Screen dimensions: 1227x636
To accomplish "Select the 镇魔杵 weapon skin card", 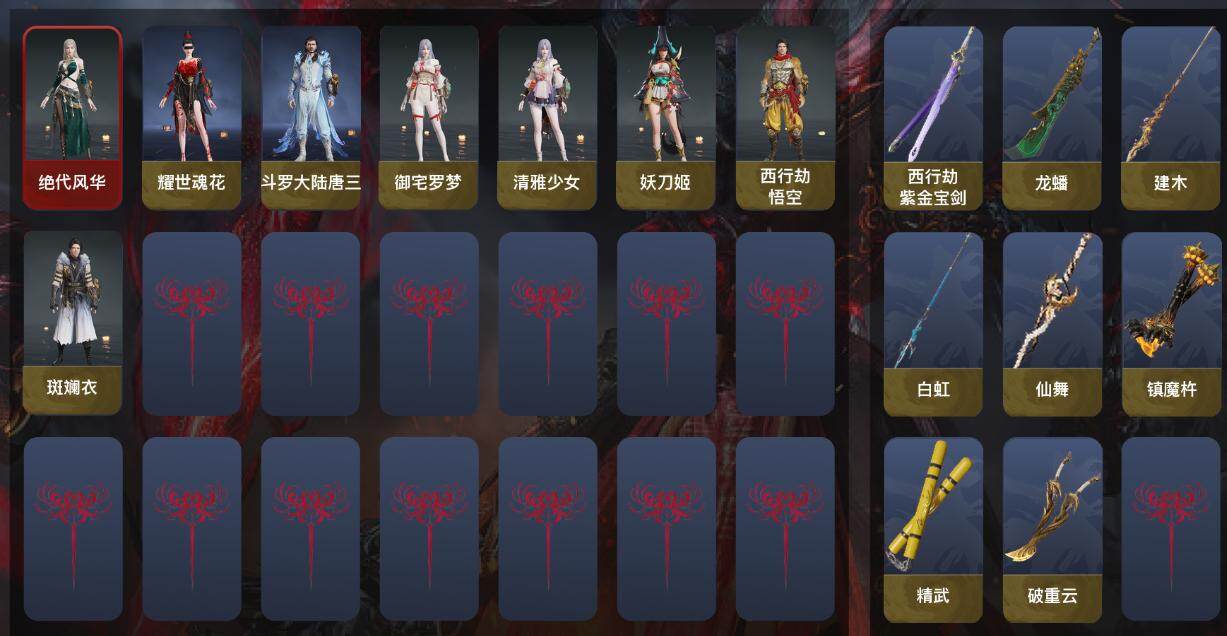I will 1171,323.
